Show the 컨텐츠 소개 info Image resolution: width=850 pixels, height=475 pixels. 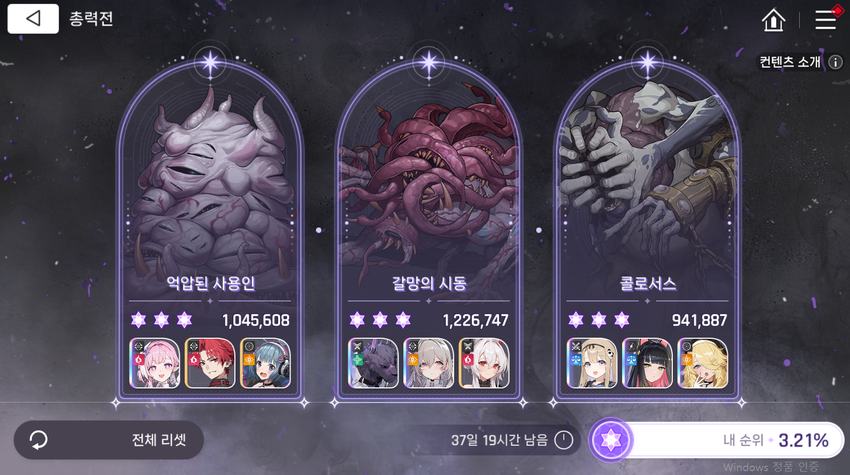pyautogui.click(x=835, y=62)
